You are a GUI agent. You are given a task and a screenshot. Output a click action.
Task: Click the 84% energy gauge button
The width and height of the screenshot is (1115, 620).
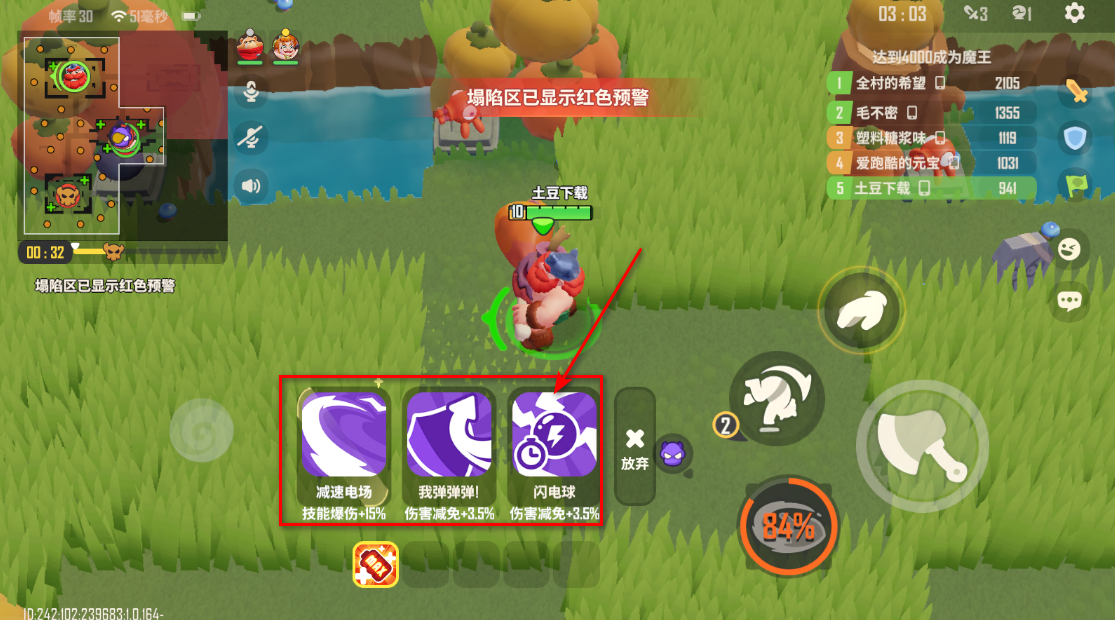click(789, 527)
